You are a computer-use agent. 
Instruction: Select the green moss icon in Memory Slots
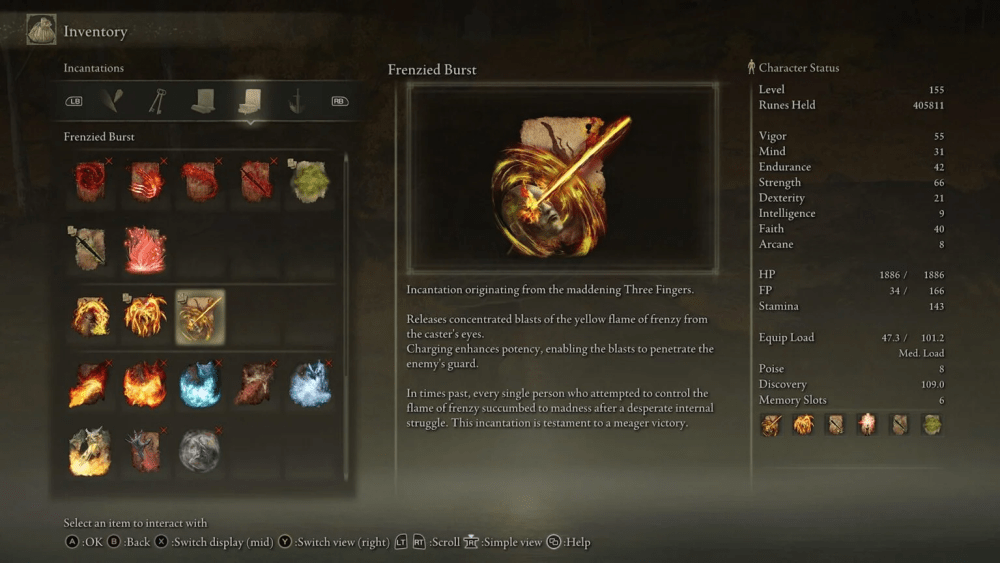pyautogui.click(x=932, y=425)
